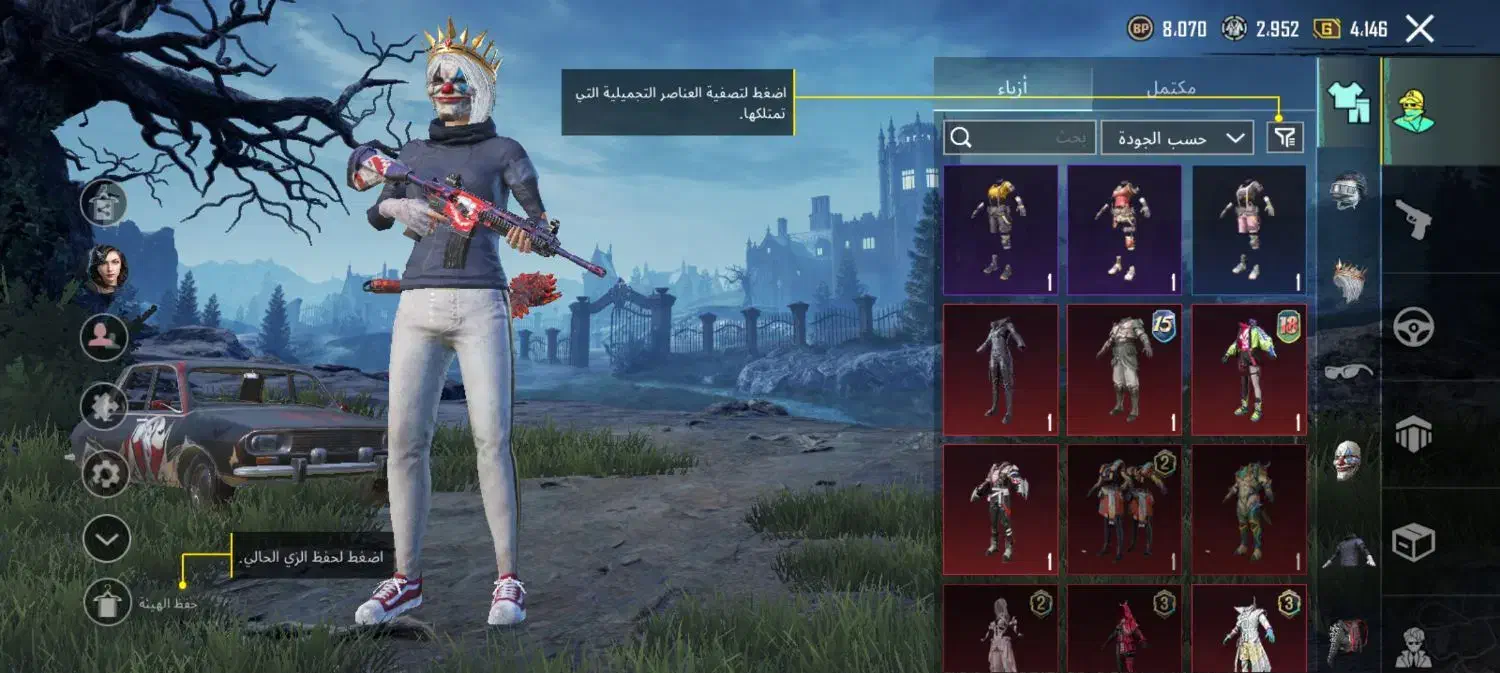The height and width of the screenshot is (673, 1500).
Task: Open the clown mask category
Action: click(1348, 460)
